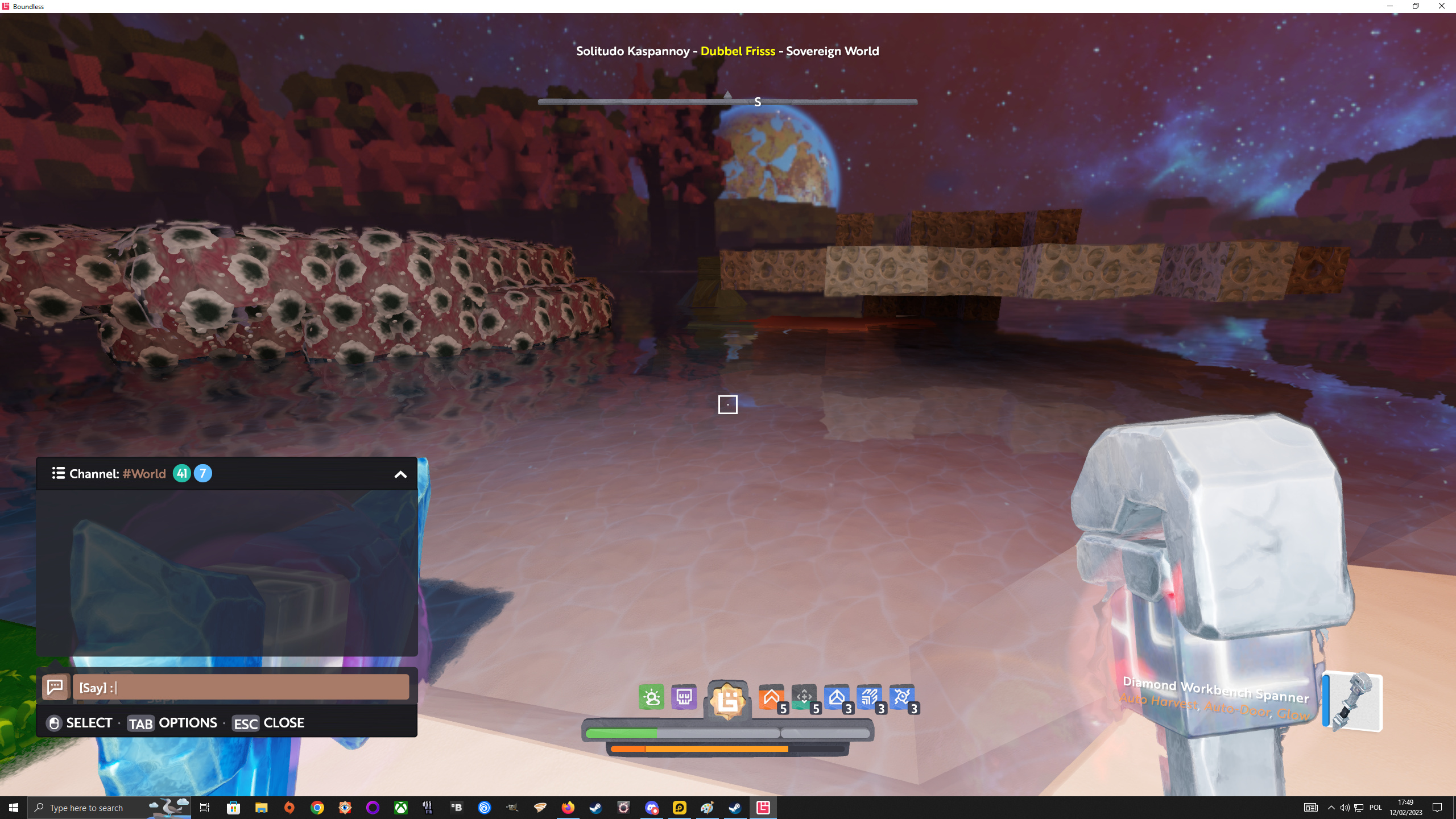Select the orange upward-chevron buff icon
The image size is (1456, 819).
click(771, 697)
